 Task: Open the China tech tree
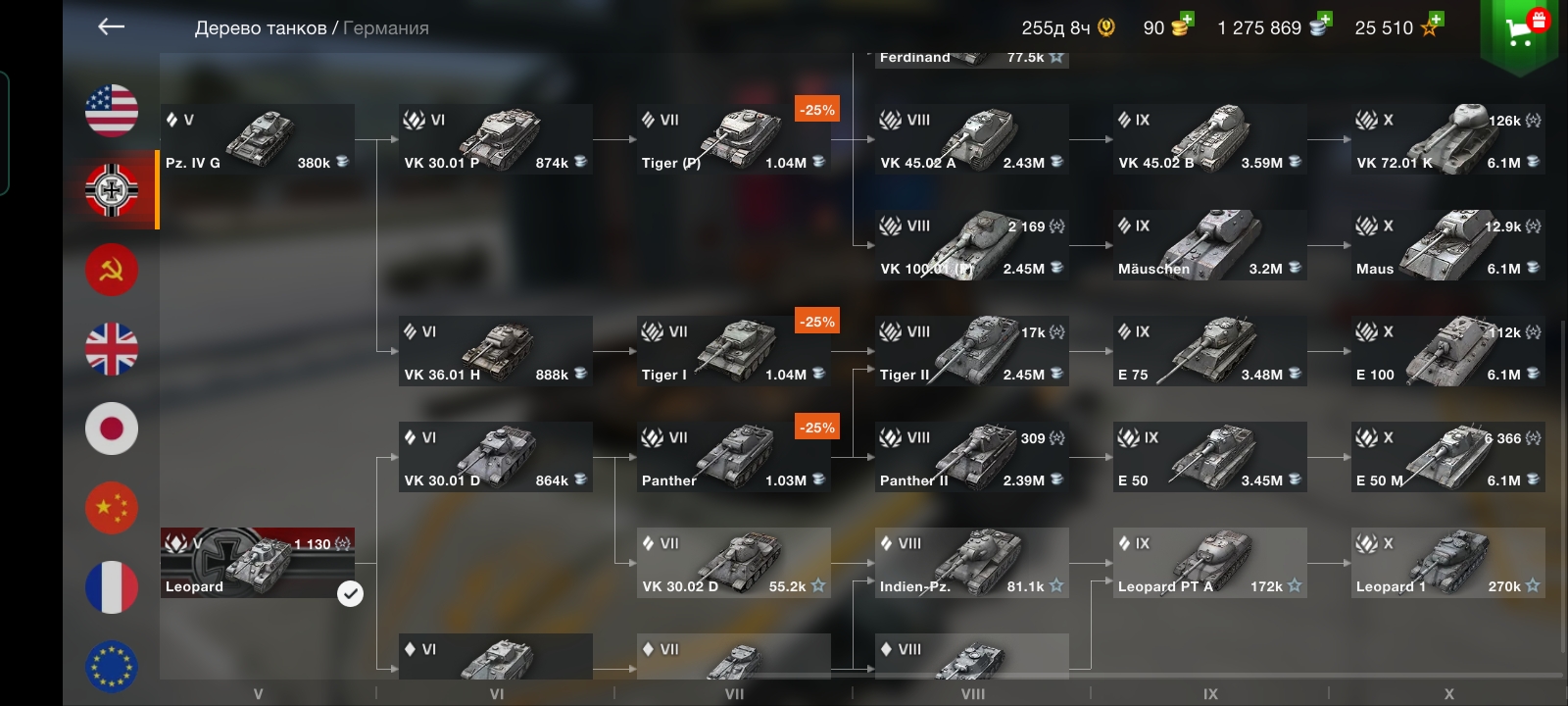click(x=112, y=508)
